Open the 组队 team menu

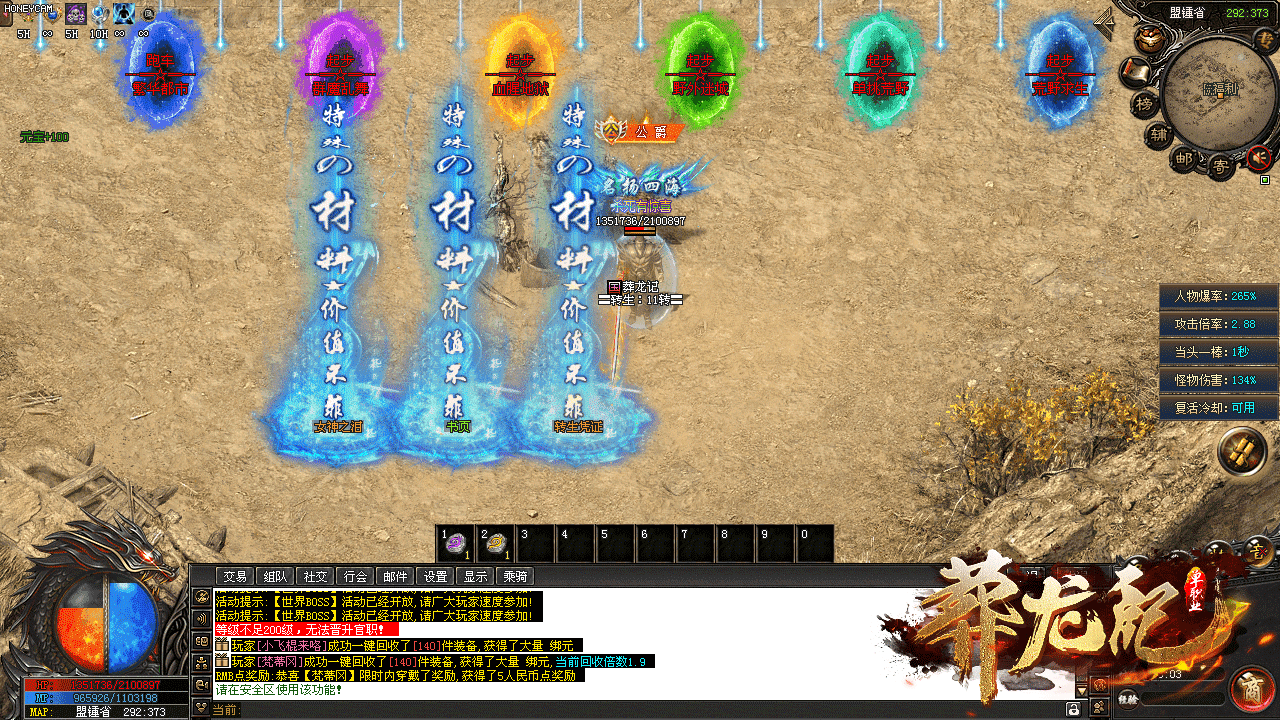[x=275, y=576]
